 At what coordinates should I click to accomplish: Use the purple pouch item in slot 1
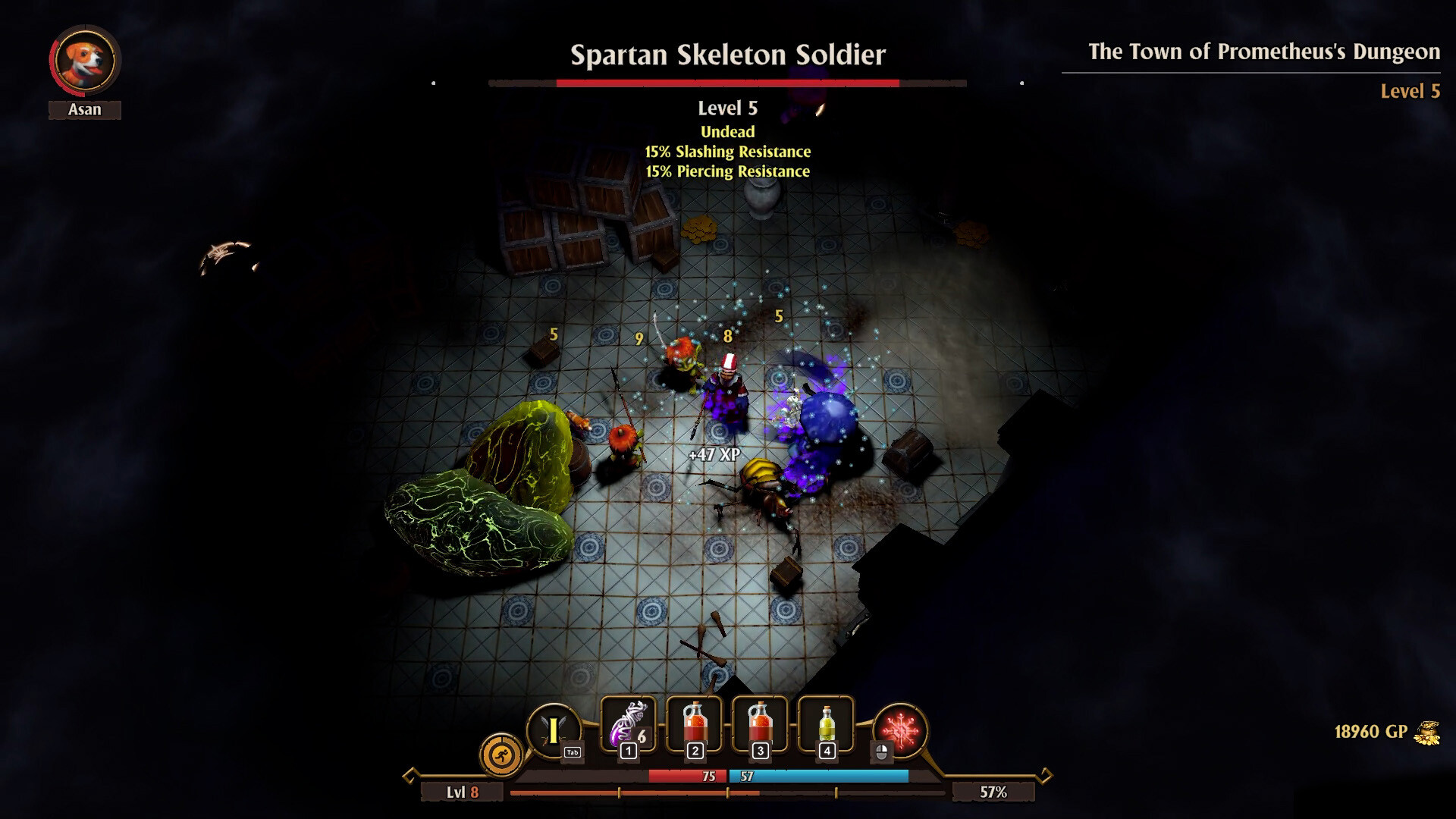[x=628, y=726]
